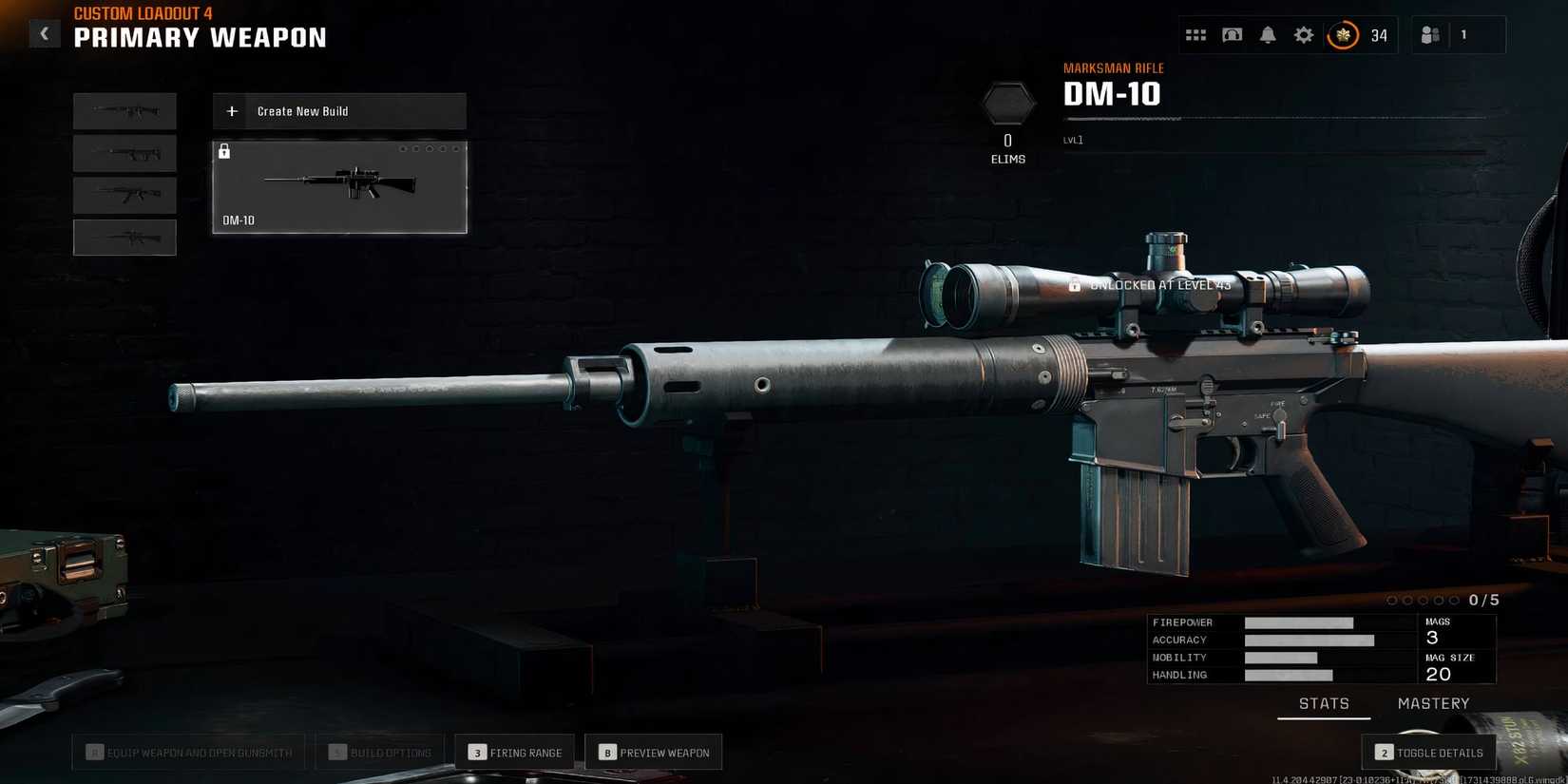Select the first attachment slot circle on DM-10 card

point(404,148)
